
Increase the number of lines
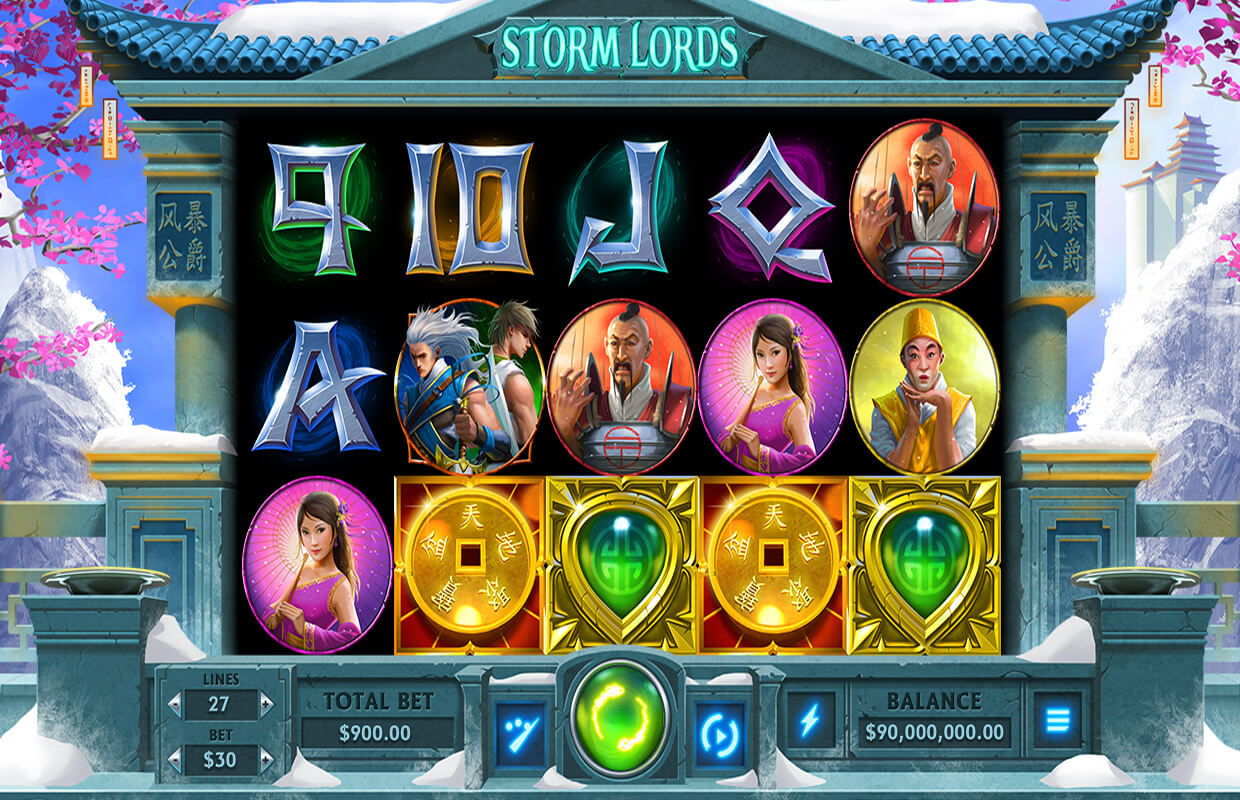click(266, 704)
